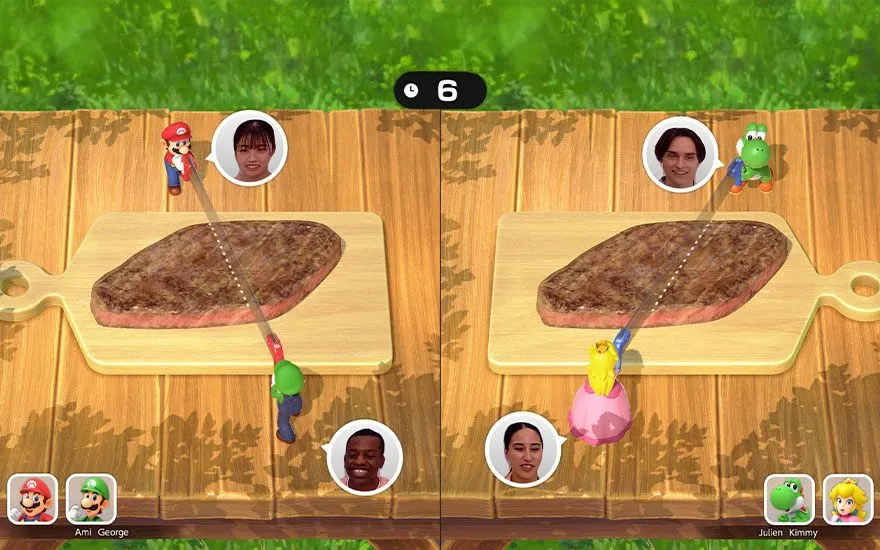Open the video bubble beside Luigi
The height and width of the screenshot is (550, 880).
coord(365,457)
